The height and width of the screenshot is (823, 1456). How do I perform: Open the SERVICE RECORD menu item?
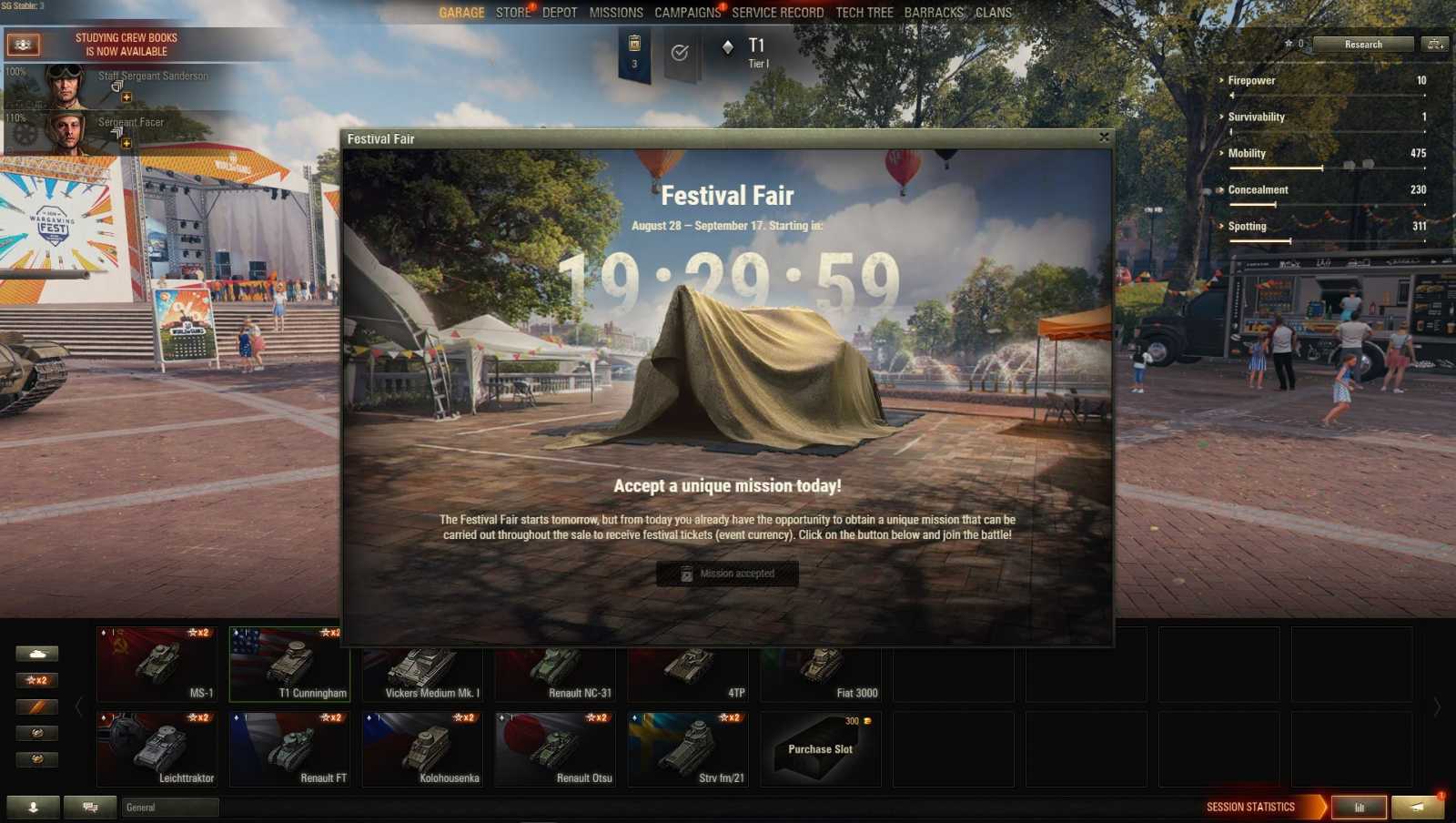(x=776, y=13)
